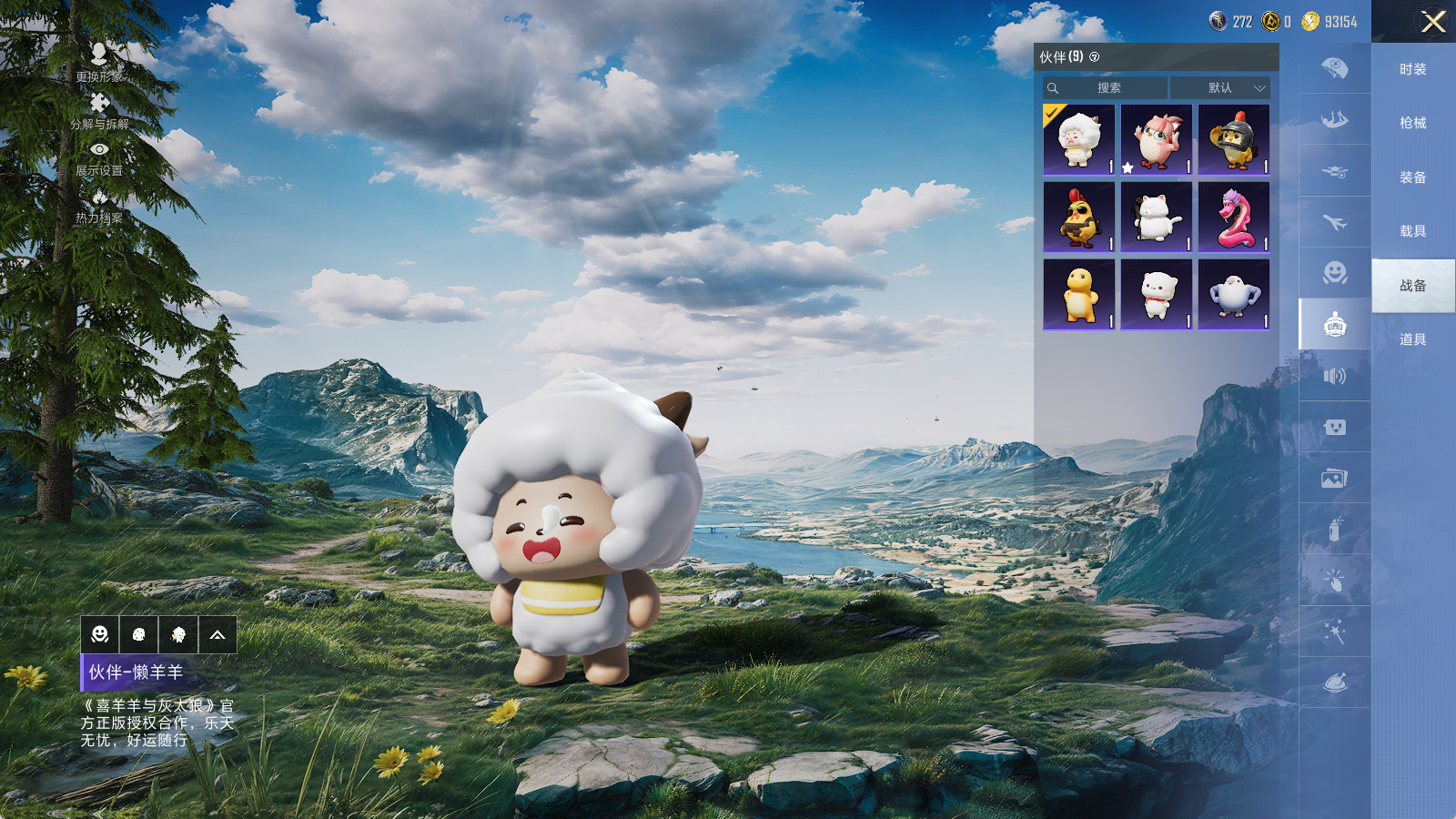The image size is (1456, 819).
Task: Open the help icon next to 伙伴
Action: (x=1095, y=57)
